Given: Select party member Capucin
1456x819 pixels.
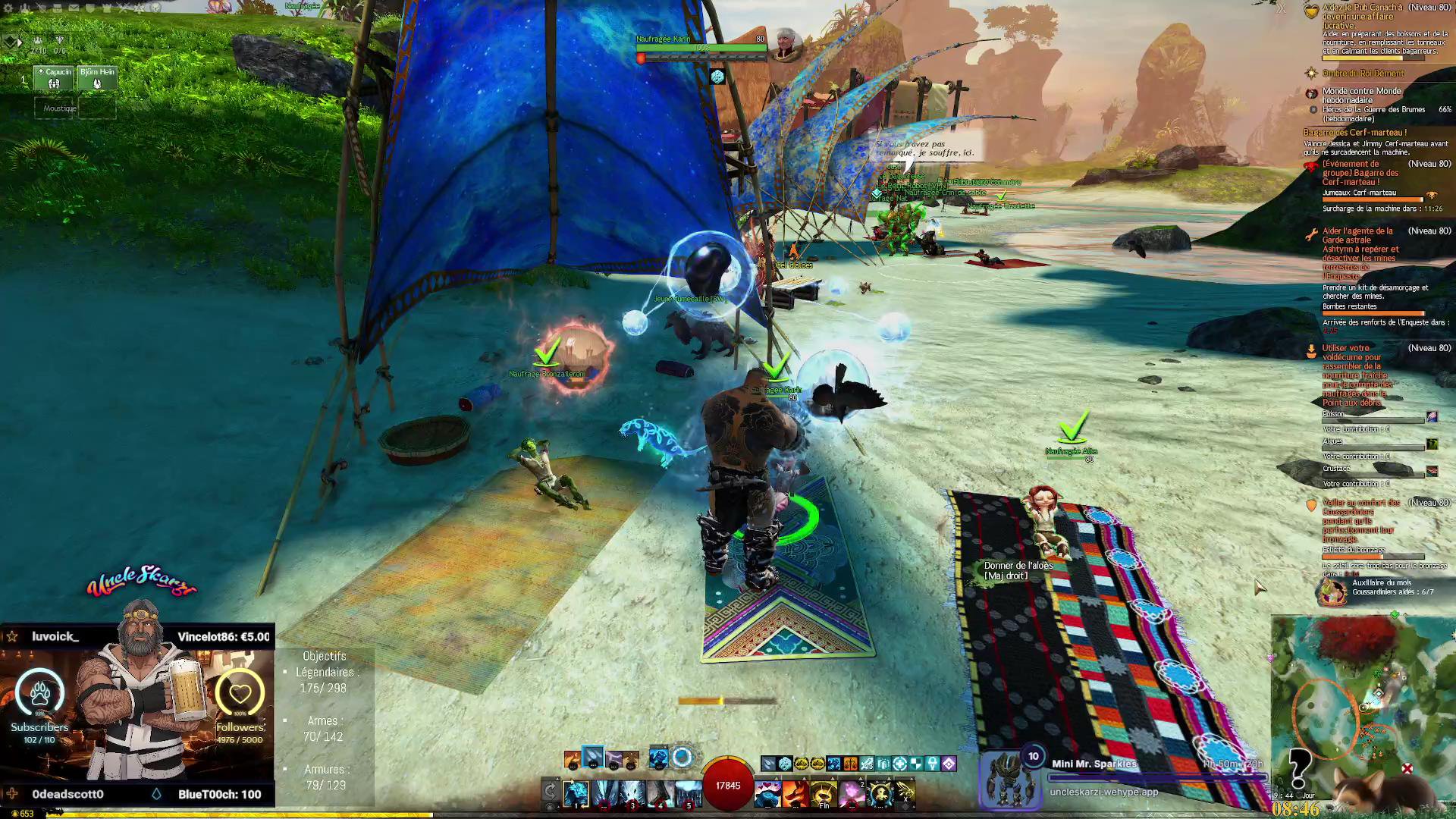Looking at the screenshot, I should [54, 78].
